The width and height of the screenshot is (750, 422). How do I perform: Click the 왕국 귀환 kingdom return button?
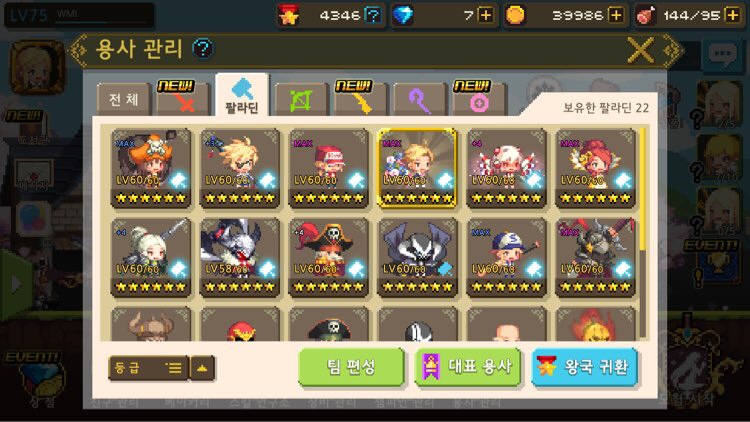584,367
